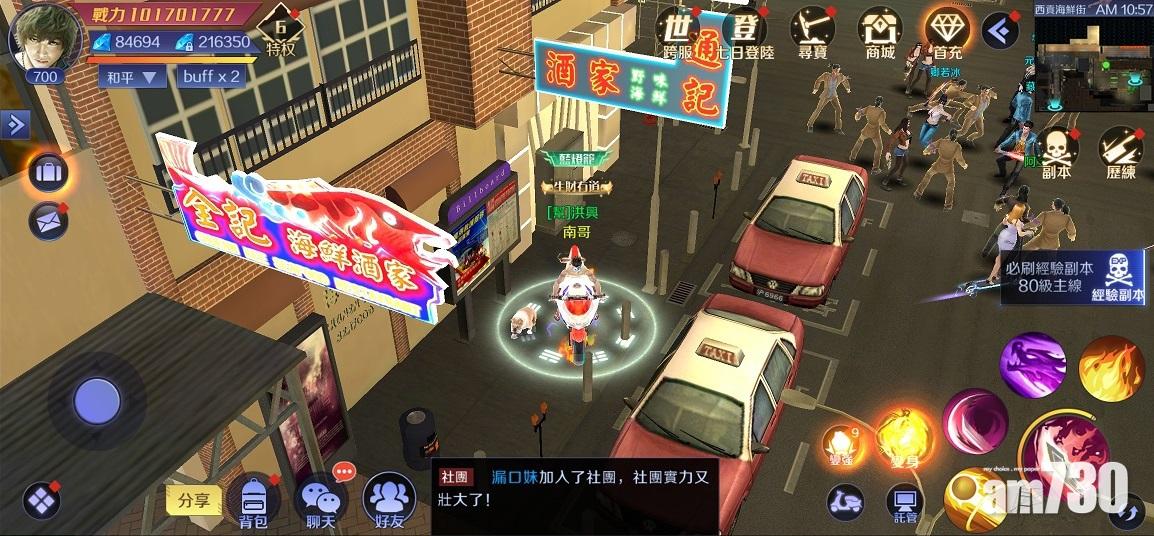Viewport: 1154px width, 536px height.
Task: Open the 背包 backpack
Action: tap(253, 500)
